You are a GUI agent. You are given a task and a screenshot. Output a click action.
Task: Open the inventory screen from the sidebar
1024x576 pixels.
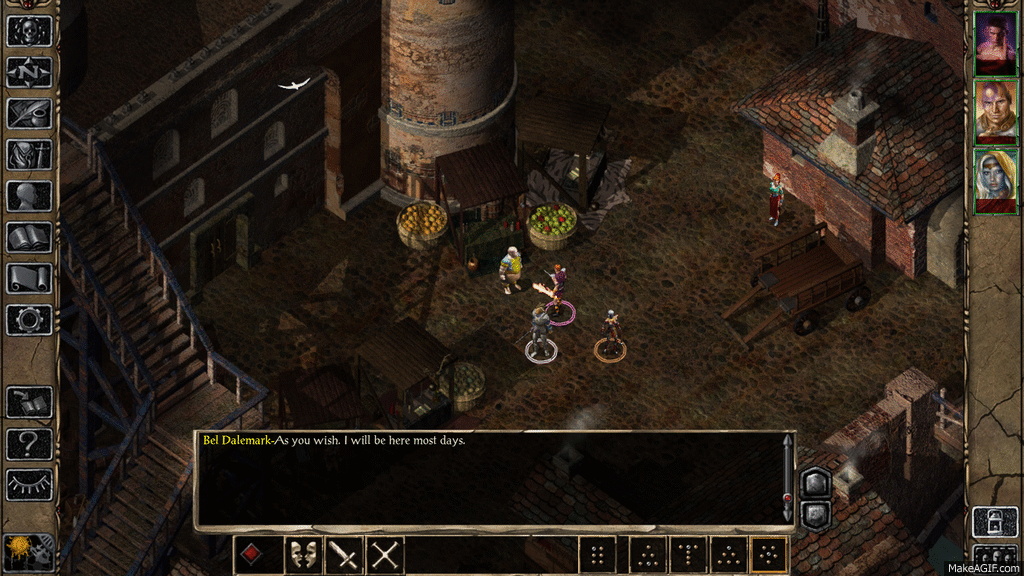pos(29,154)
